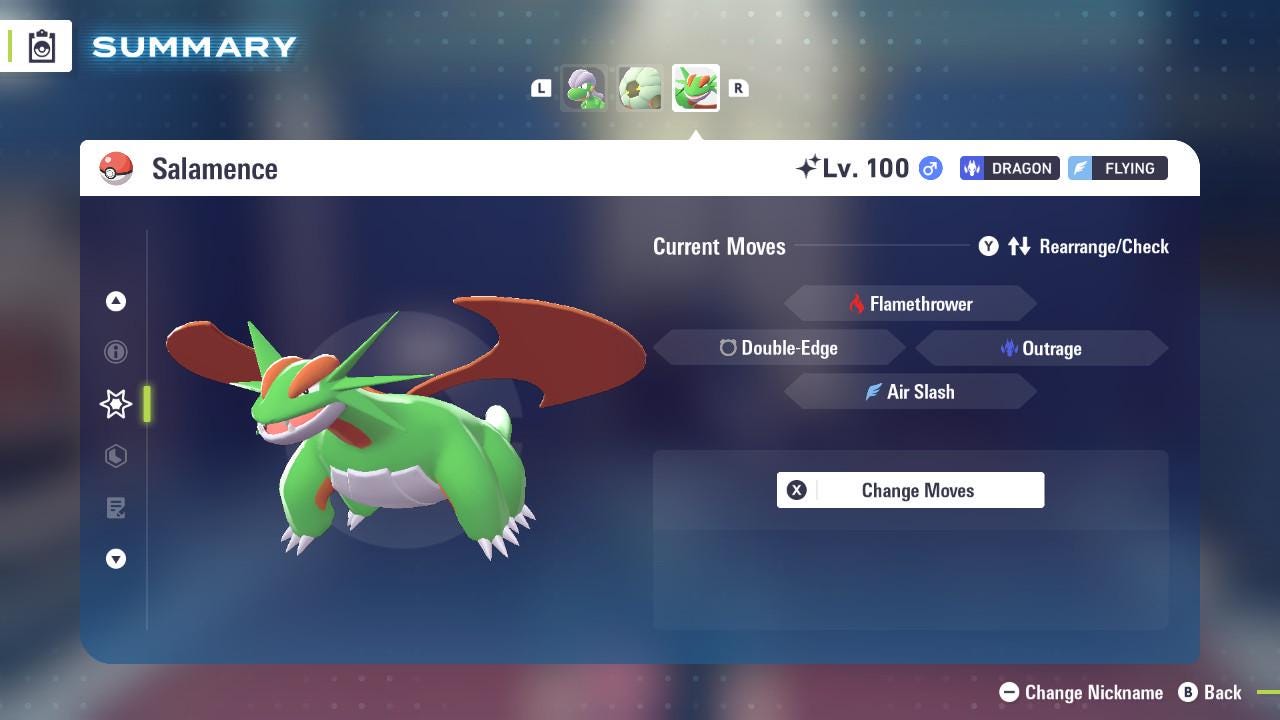The image size is (1280, 720).
Task: Click the flame icon on the Flamethrower move
Action: pyautogui.click(x=858, y=303)
